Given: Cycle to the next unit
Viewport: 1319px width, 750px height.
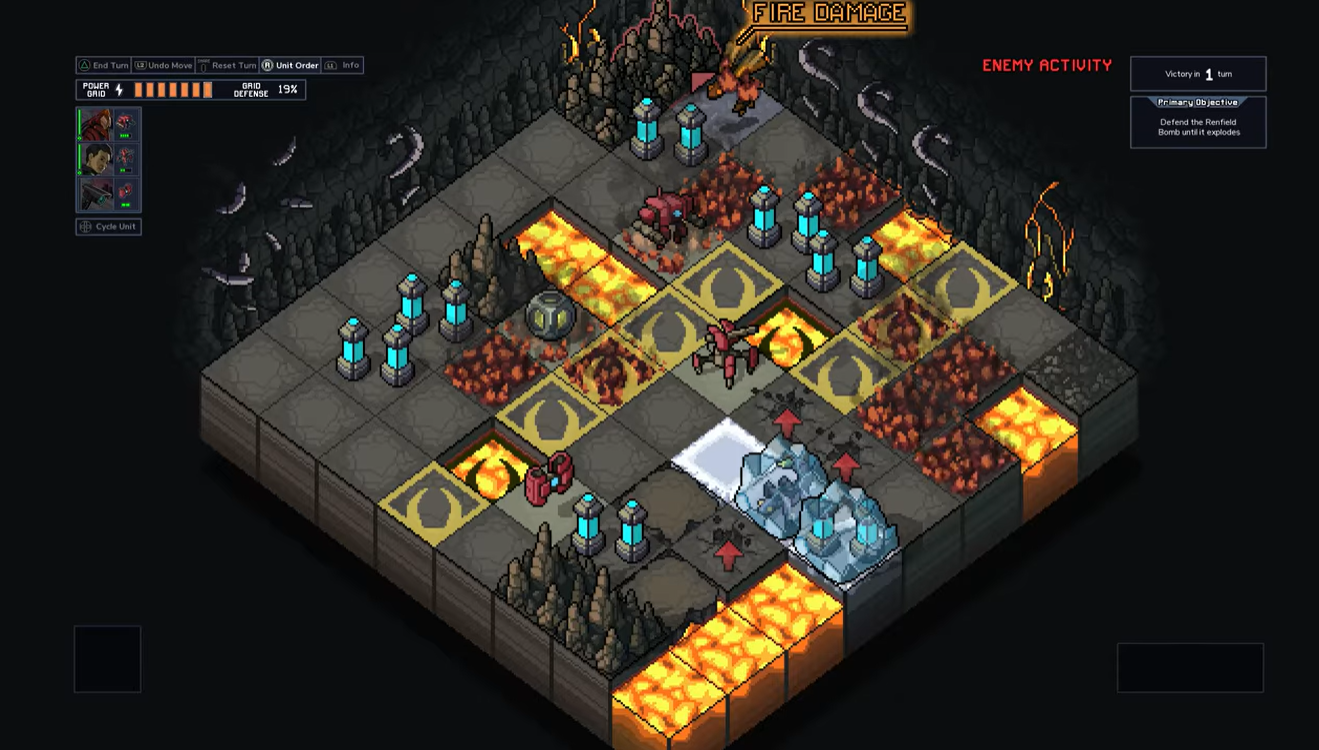Looking at the screenshot, I should tap(108, 227).
